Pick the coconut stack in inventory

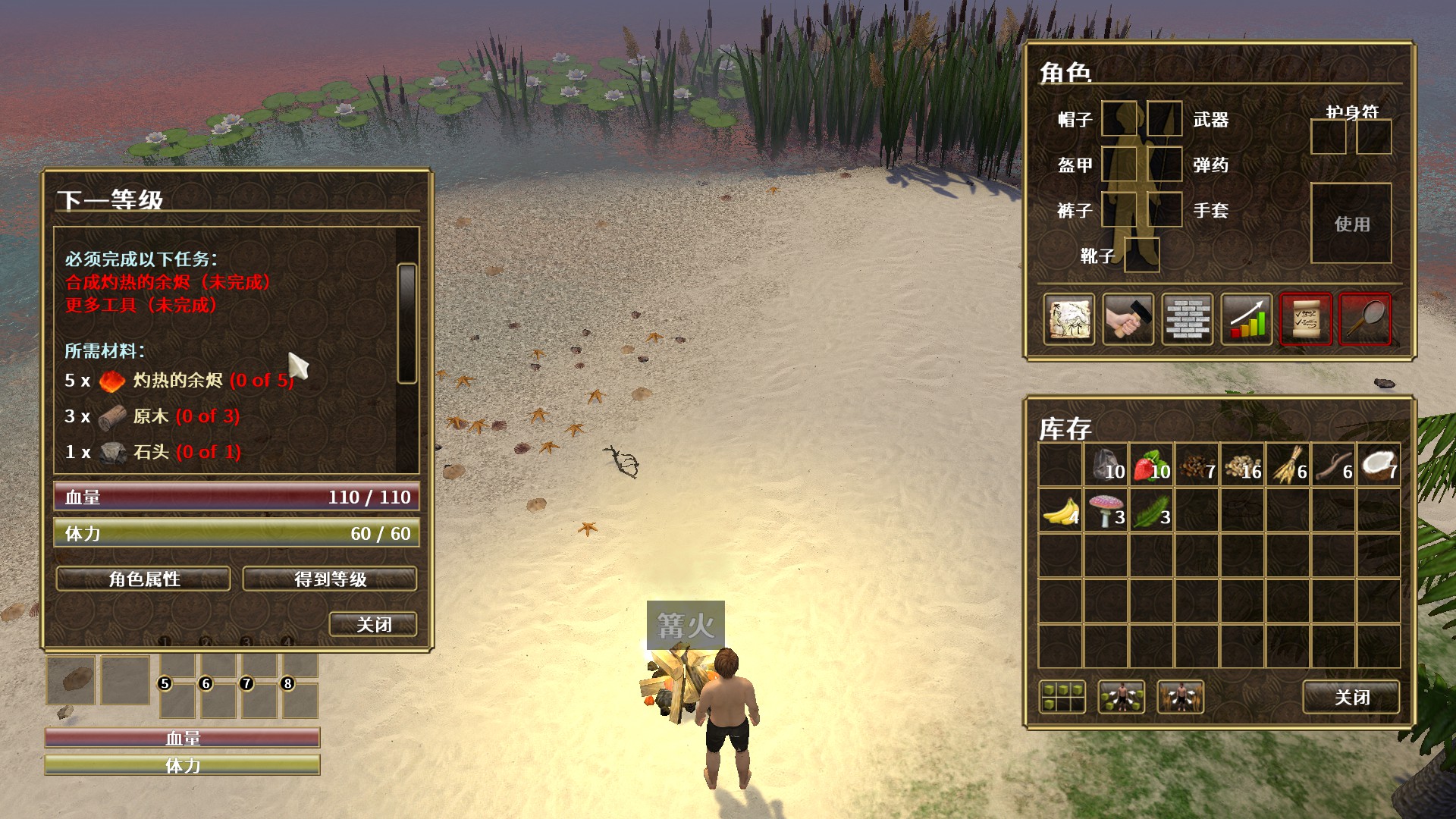1378,465
